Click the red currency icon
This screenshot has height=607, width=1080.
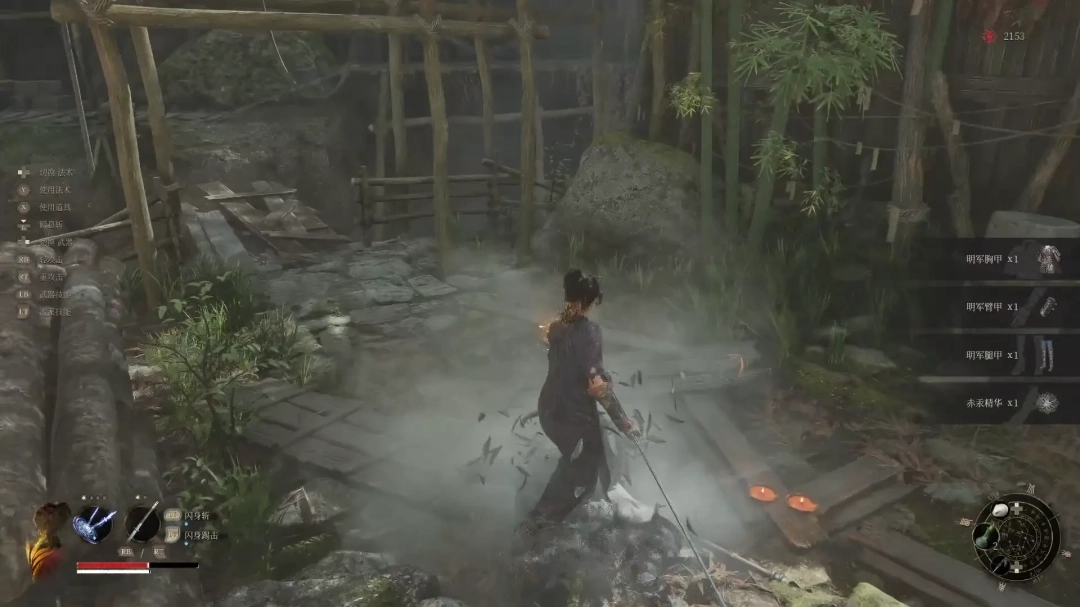pyautogui.click(x=990, y=36)
